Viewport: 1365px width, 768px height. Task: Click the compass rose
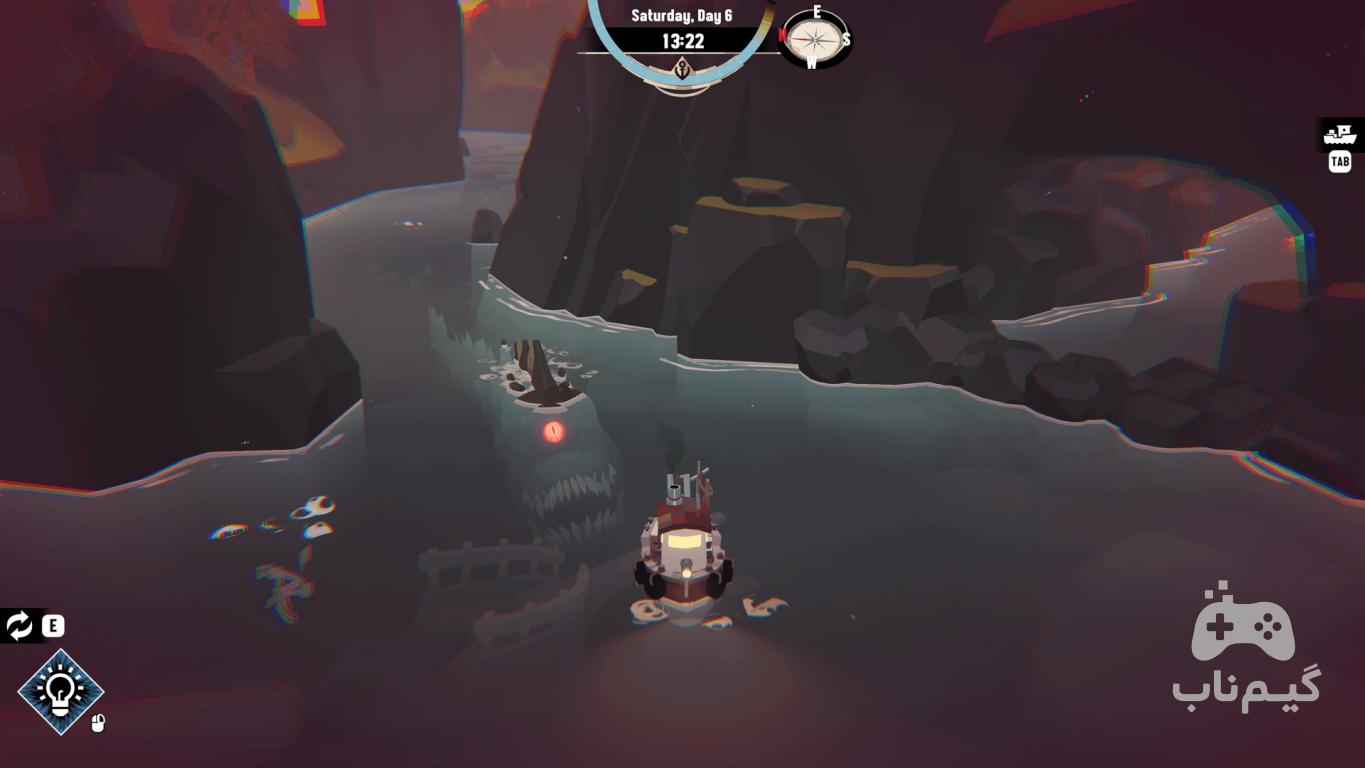(x=815, y=39)
